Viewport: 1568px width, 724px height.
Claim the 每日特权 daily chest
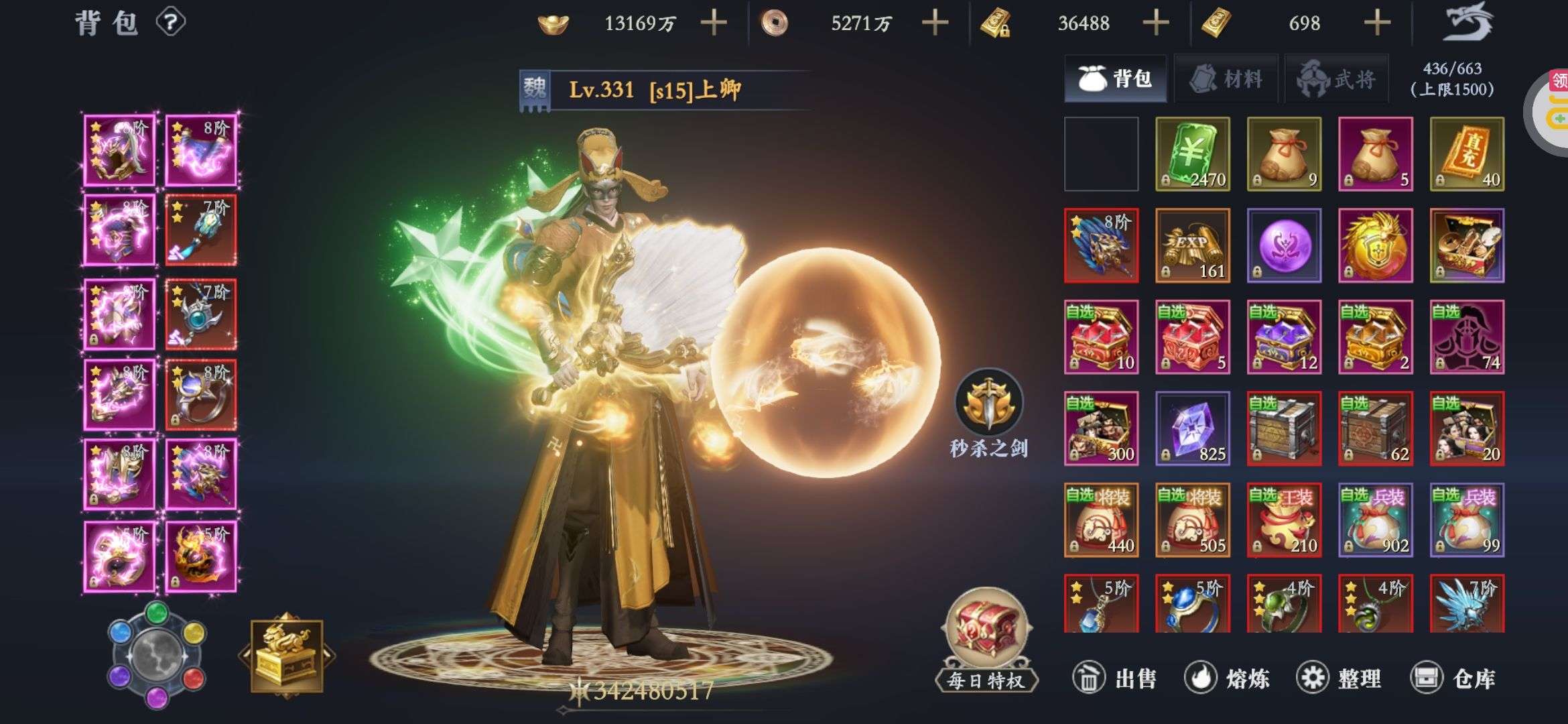click(x=986, y=637)
